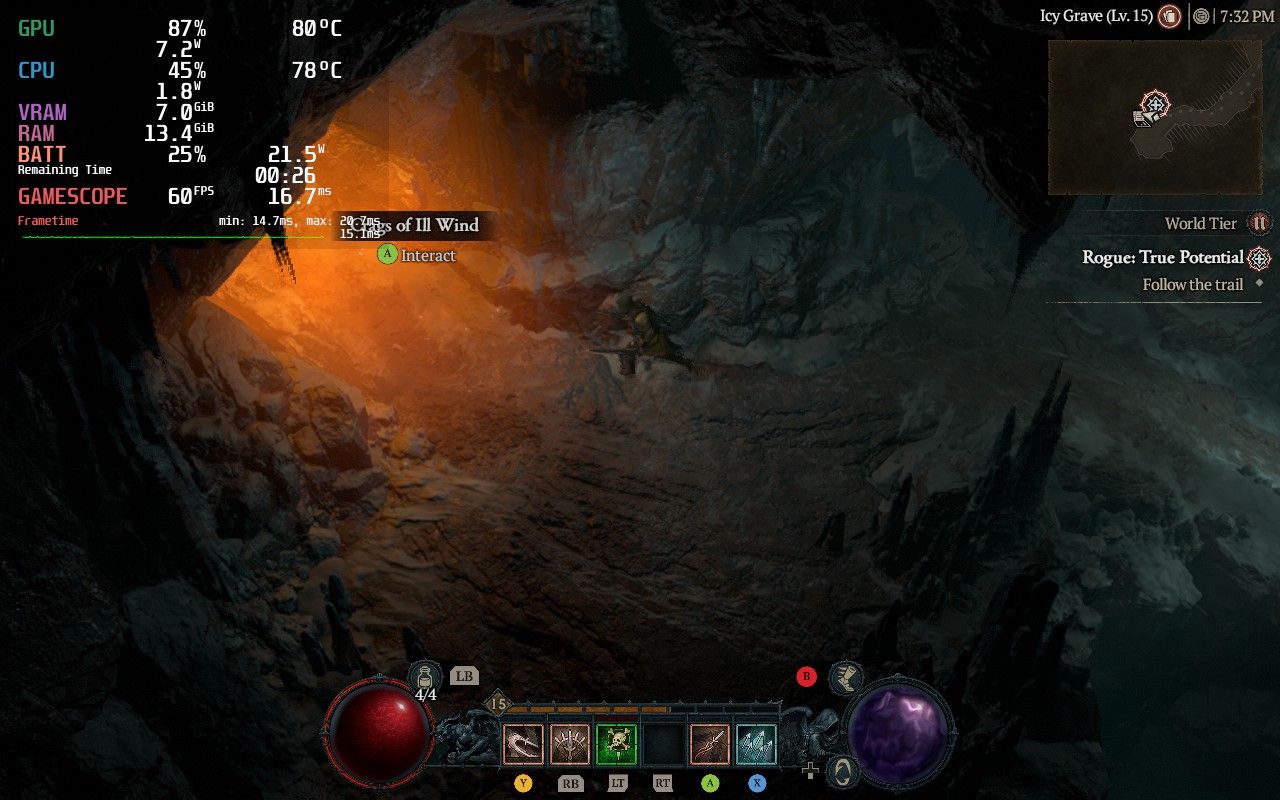This screenshot has width=1280, height=800.
Task: Open the Icy Grave minimap
Action: tap(1154, 117)
